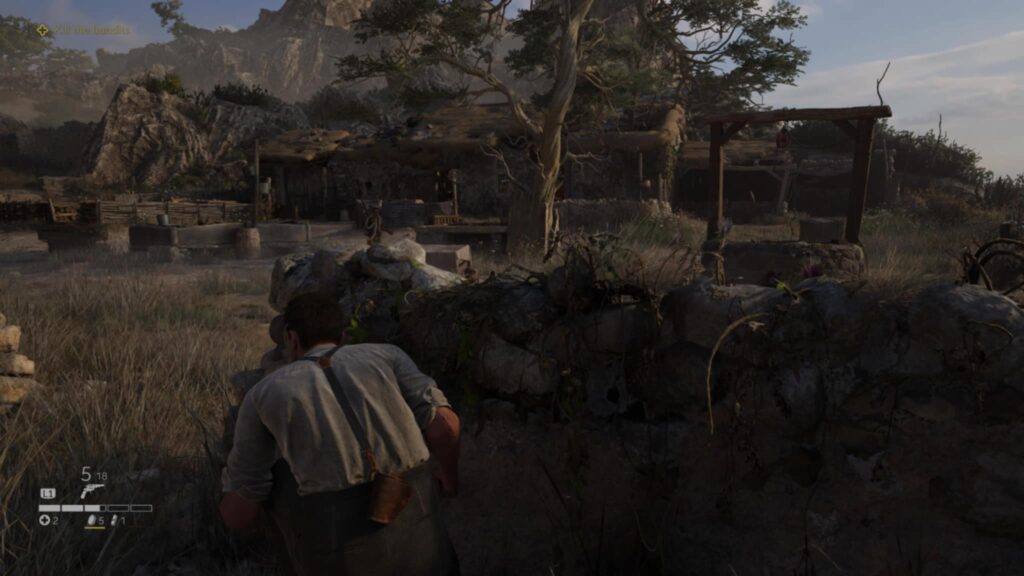The image size is (1024, 576).
Task: Use the medkit healing cross icon
Action: click(x=44, y=520)
